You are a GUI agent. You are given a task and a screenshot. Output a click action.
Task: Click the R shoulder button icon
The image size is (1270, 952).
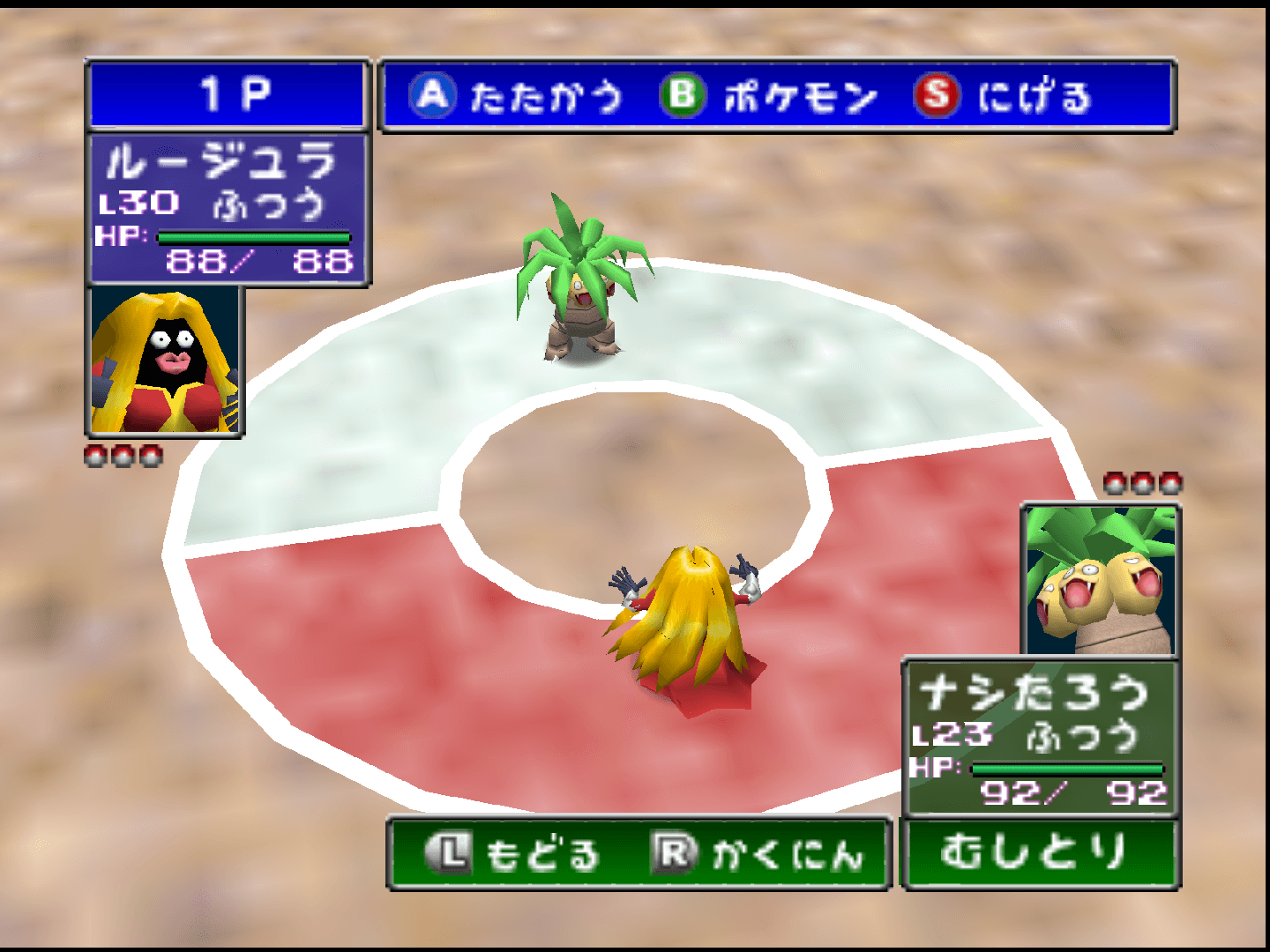point(676,852)
